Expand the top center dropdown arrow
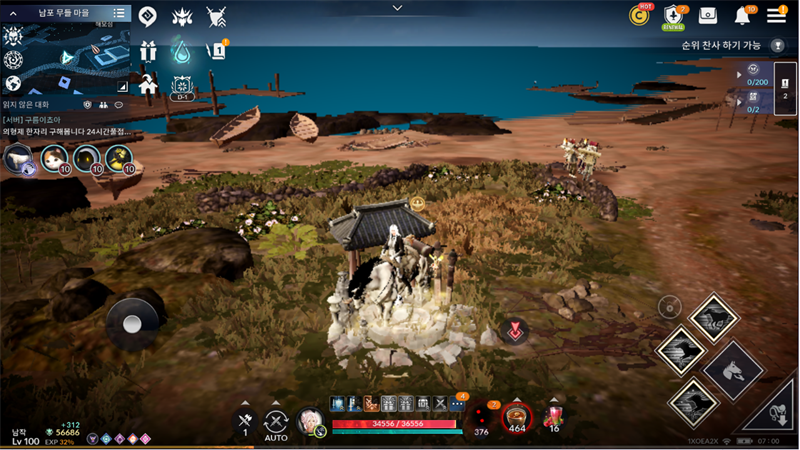 click(x=398, y=7)
